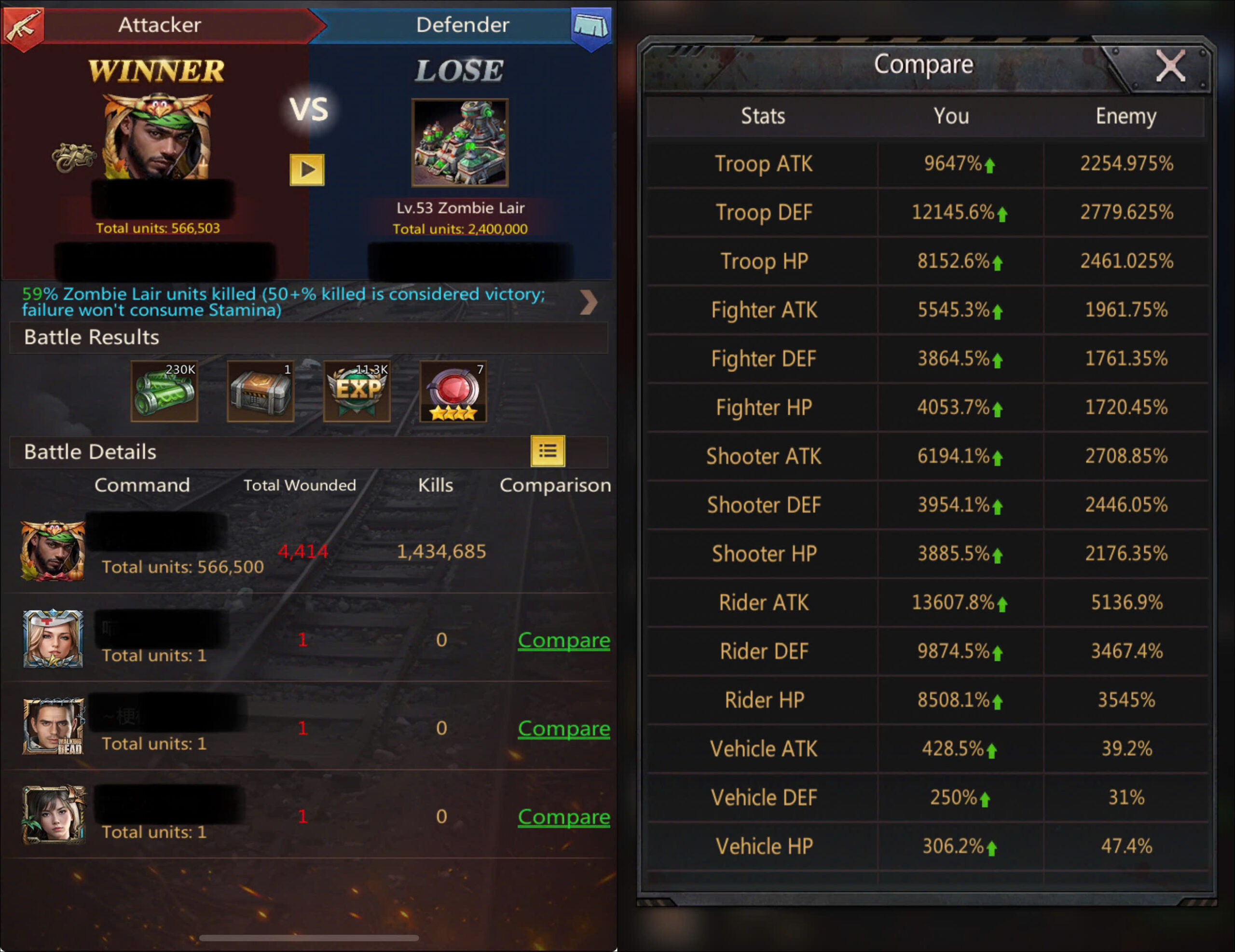
Task: Open the lead commander's avatar in Battle Details
Action: [x=53, y=551]
